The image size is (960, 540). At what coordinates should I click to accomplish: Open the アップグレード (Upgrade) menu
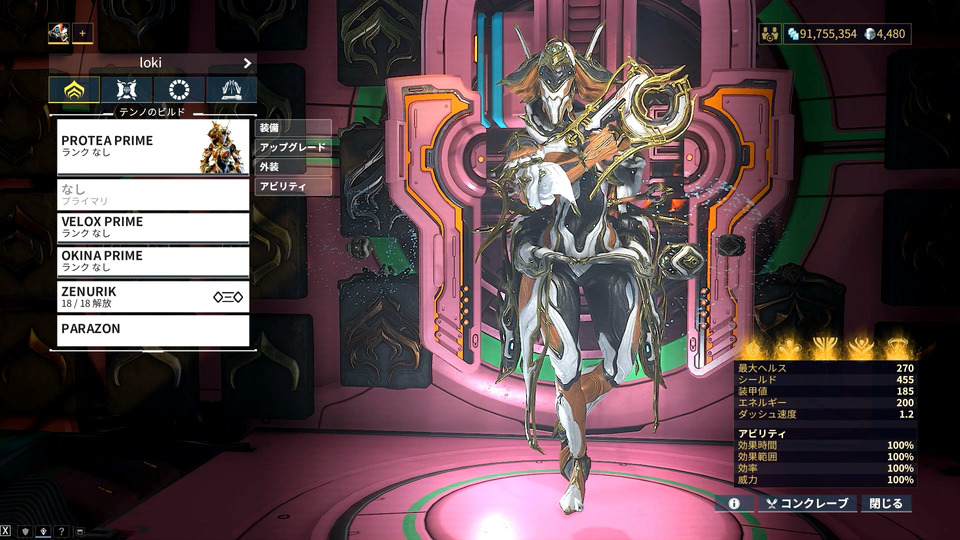coord(292,147)
